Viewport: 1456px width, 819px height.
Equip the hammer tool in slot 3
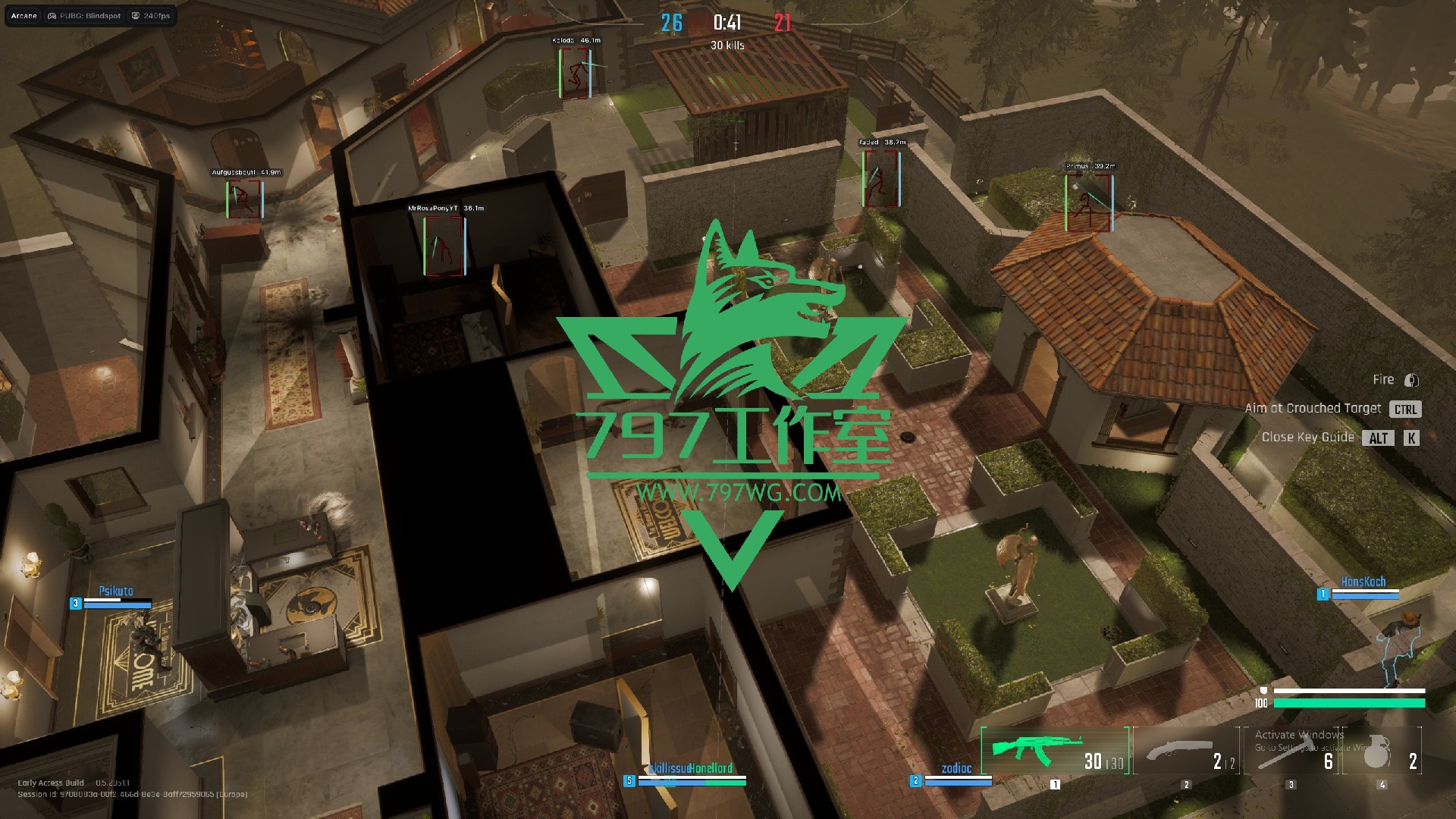click(1291, 752)
